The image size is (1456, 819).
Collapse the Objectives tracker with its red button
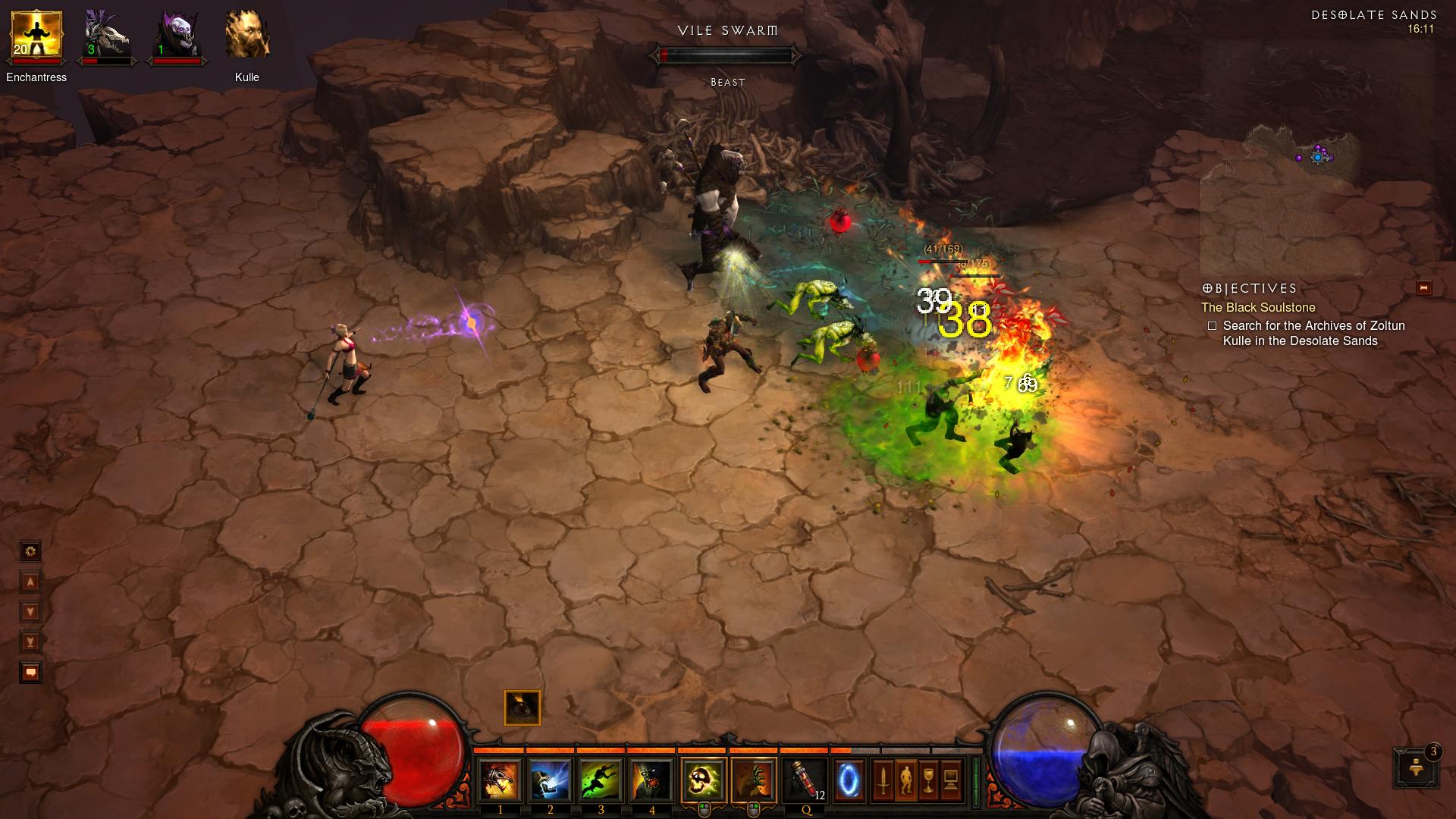(x=1423, y=287)
